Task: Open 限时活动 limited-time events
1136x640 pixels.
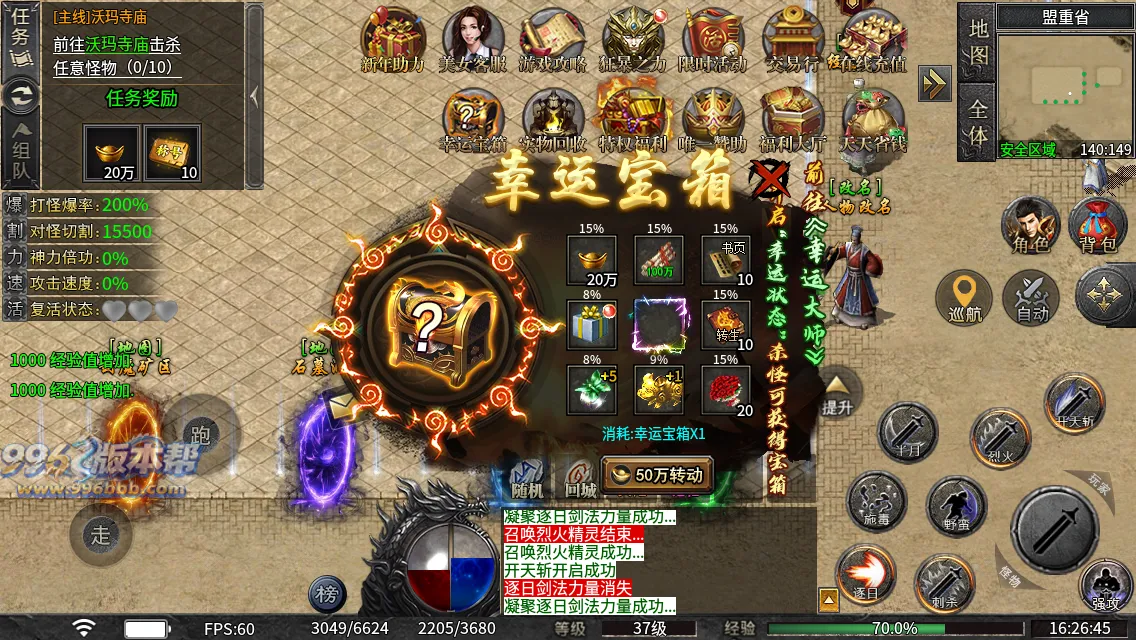Action: [x=713, y=41]
